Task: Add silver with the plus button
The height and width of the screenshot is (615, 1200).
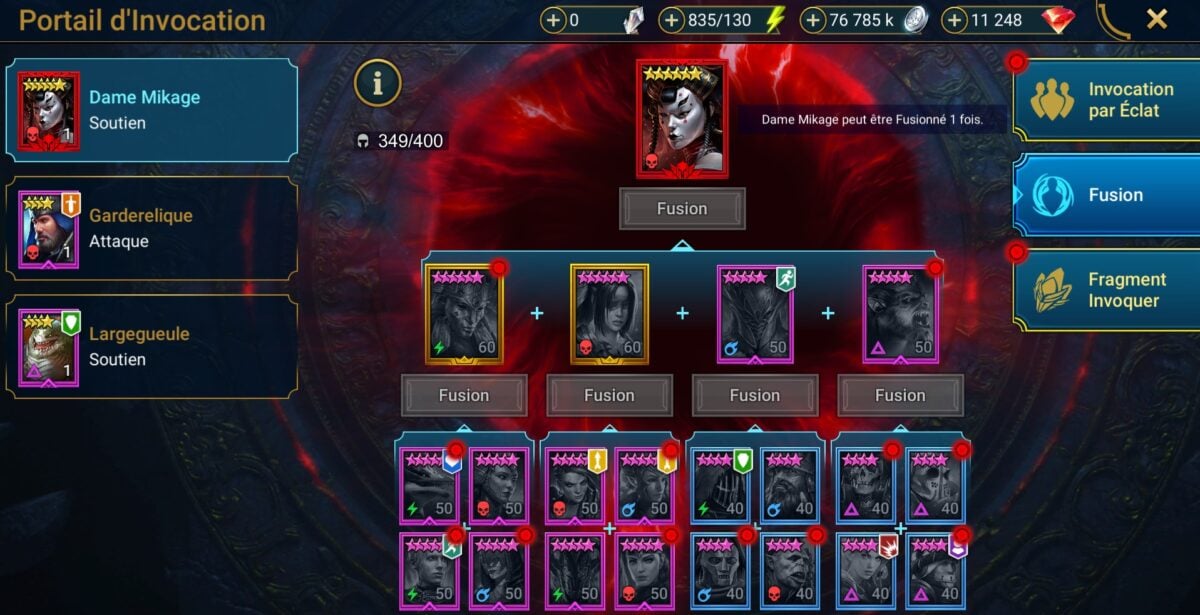Action: tap(814, 20)
